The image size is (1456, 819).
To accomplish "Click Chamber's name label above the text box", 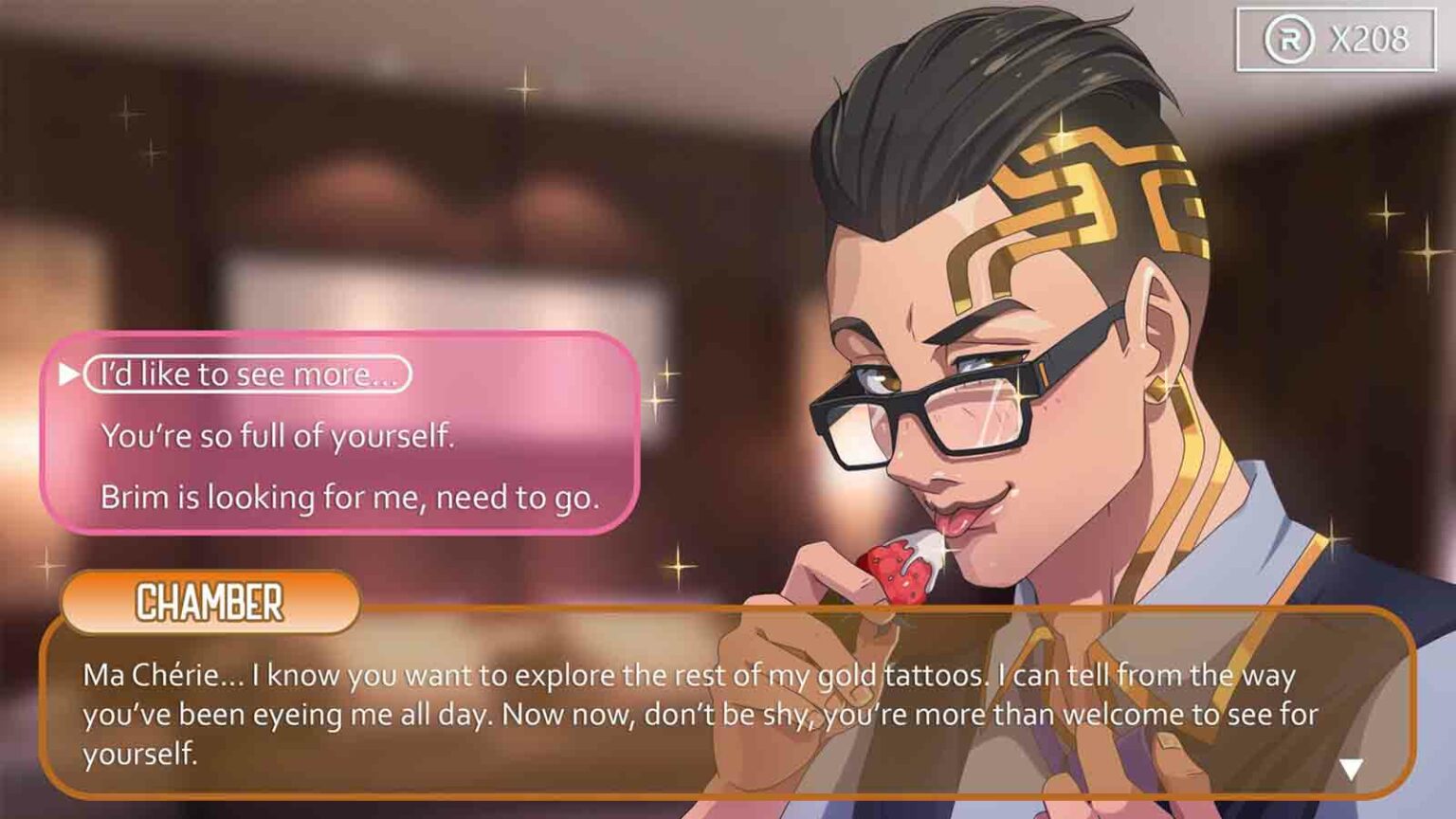I will (210, 600).
